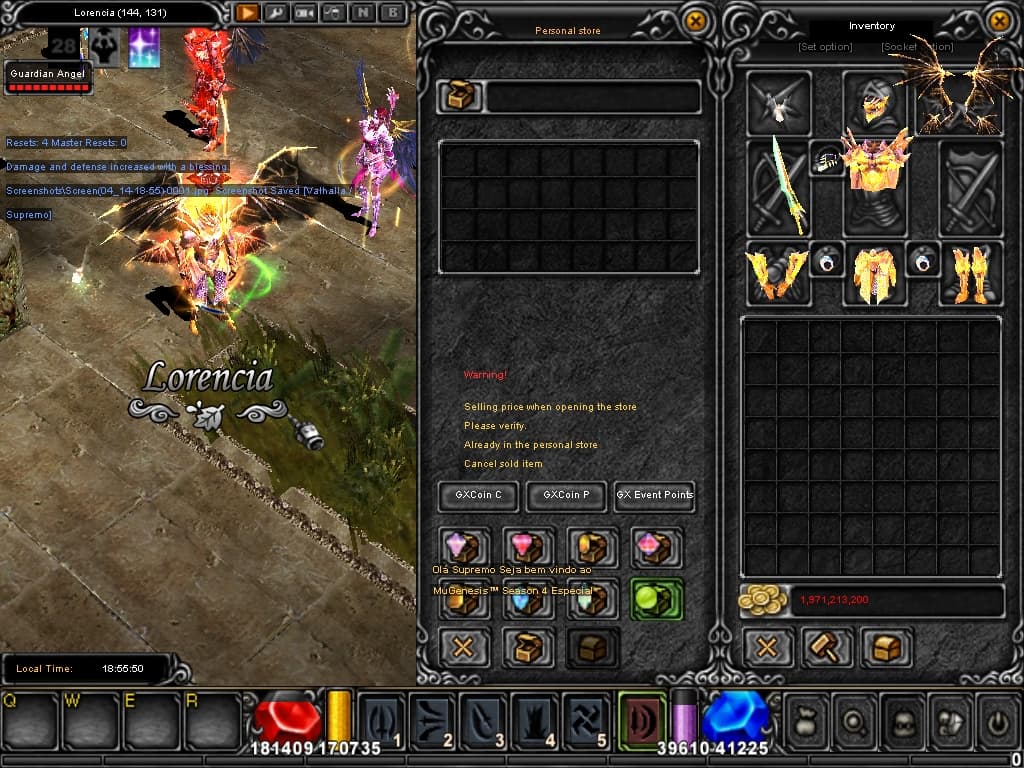Select the equipped wings slot
Screen dimensions: 1024x768
coord(958,98)
